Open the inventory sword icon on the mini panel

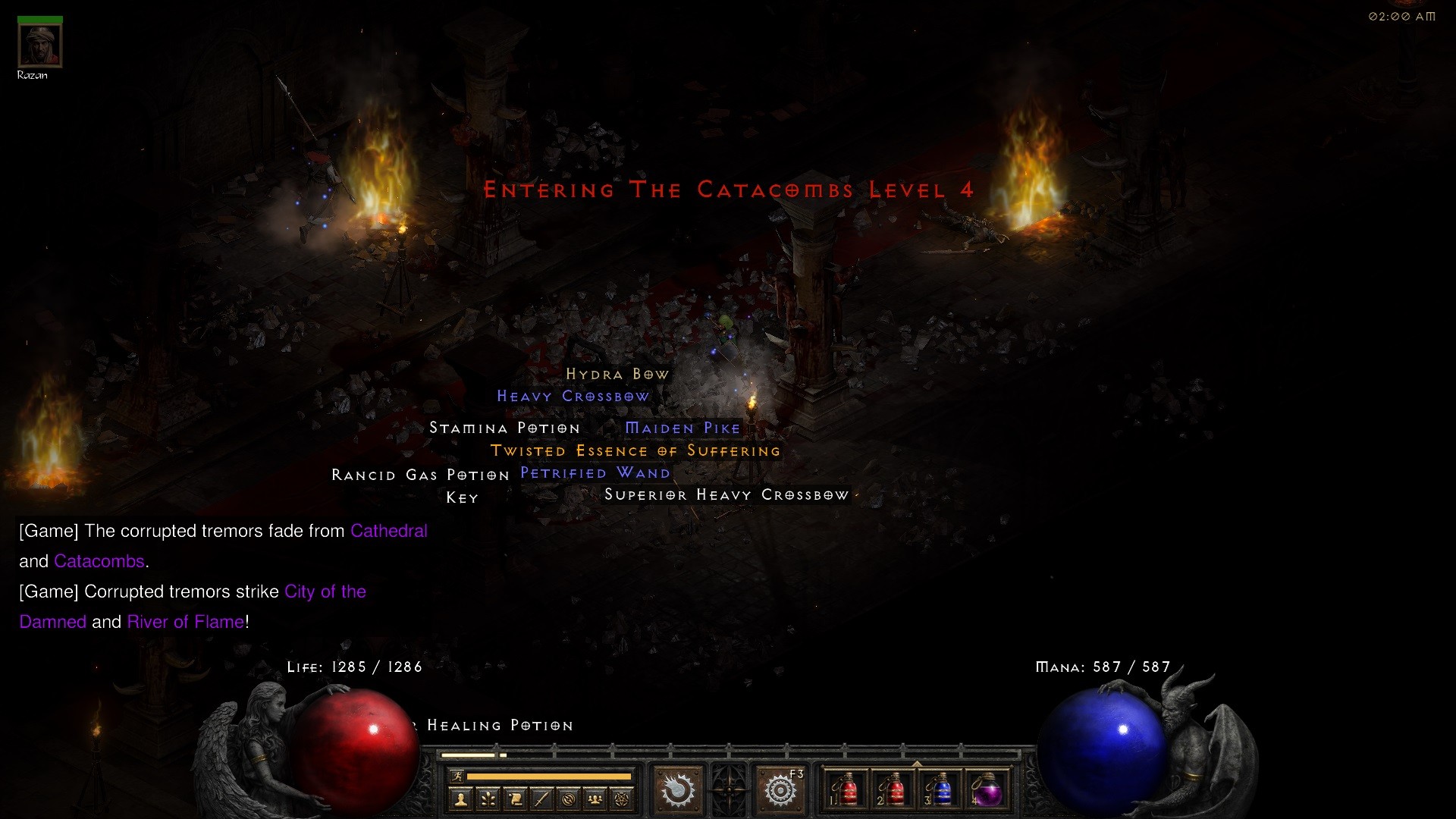[541, 799]
